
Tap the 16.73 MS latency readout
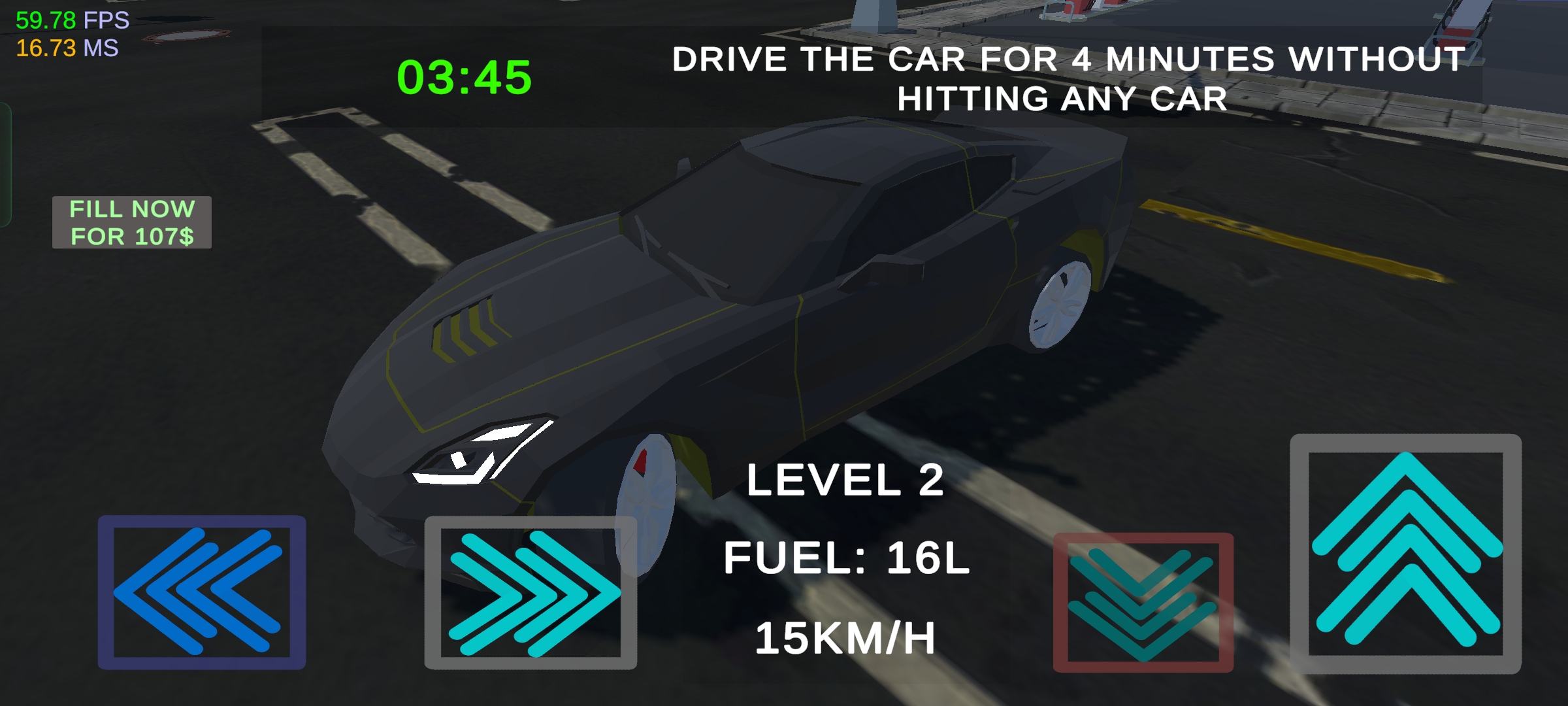coord(68,49)
